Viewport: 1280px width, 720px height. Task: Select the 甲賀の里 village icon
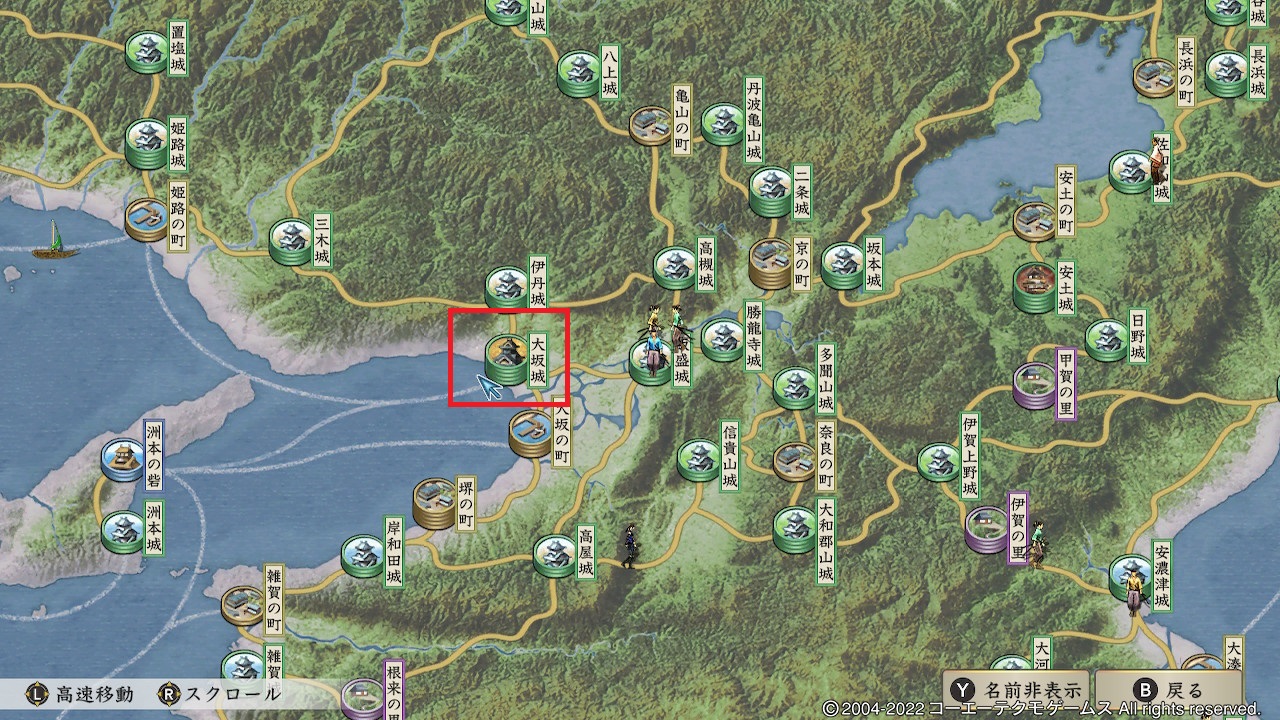click(x=1032, y=380)
